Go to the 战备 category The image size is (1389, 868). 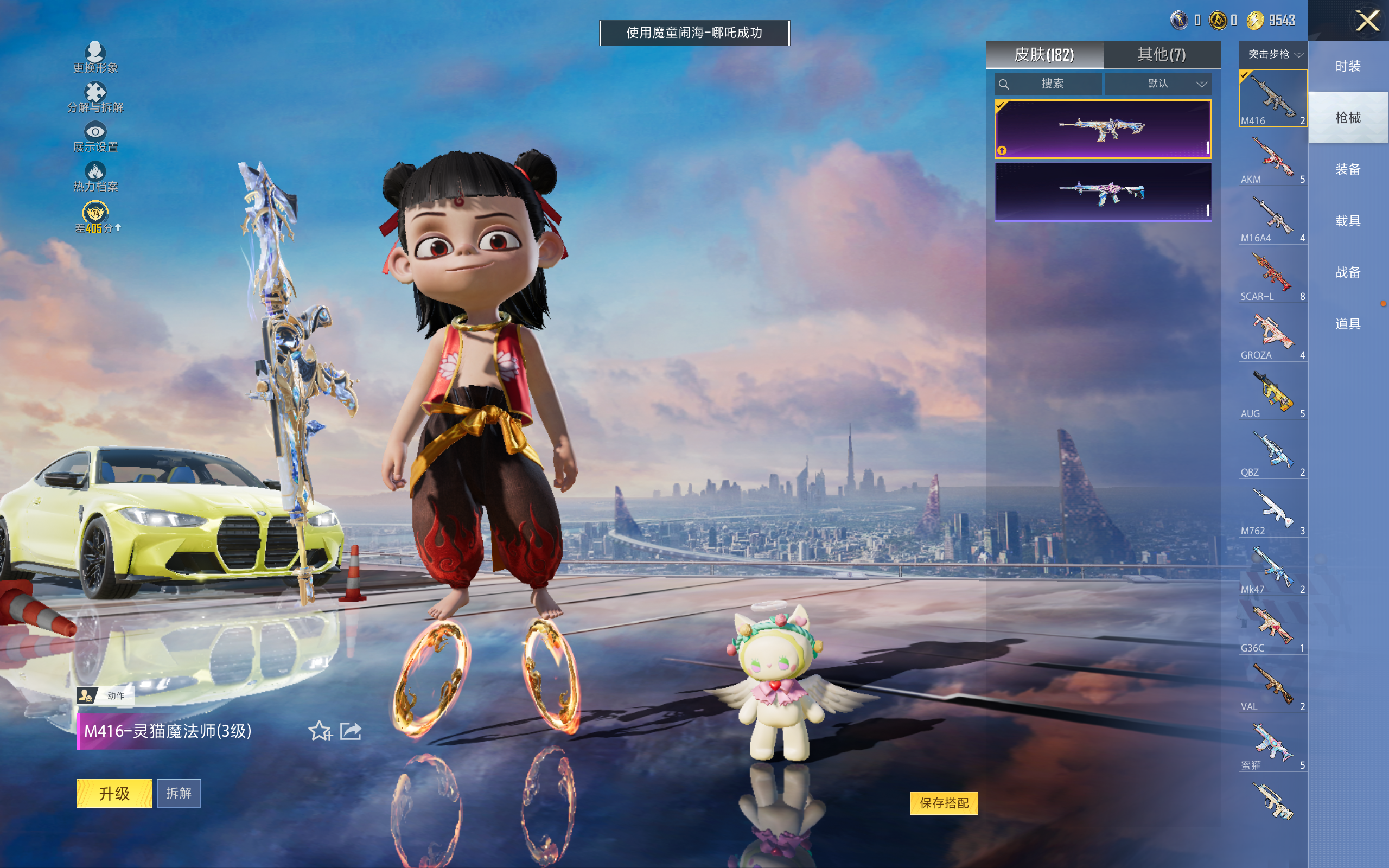[x=1348, y=272]
